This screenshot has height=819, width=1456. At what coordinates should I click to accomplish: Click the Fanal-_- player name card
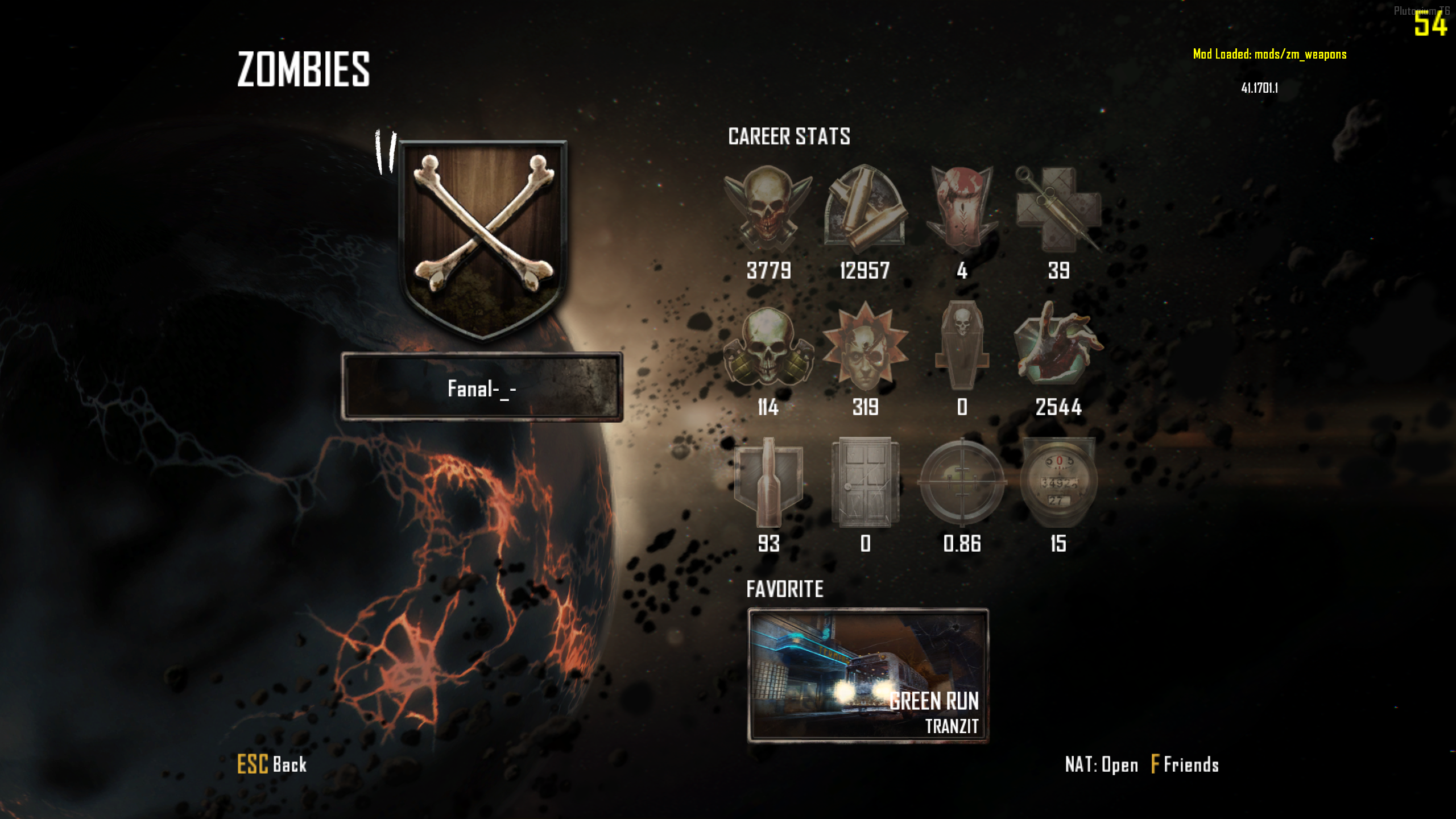tap(482, 387)
